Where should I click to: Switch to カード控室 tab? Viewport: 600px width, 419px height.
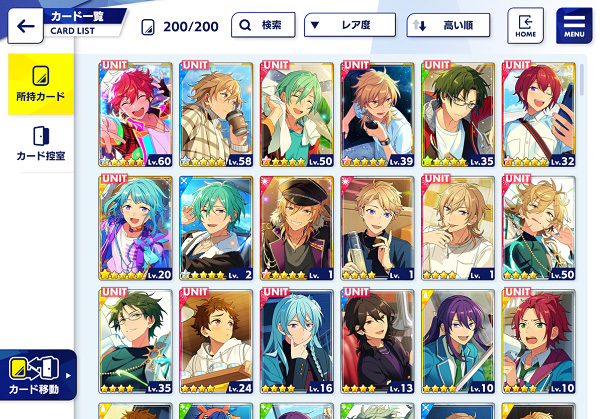(40, 143)
